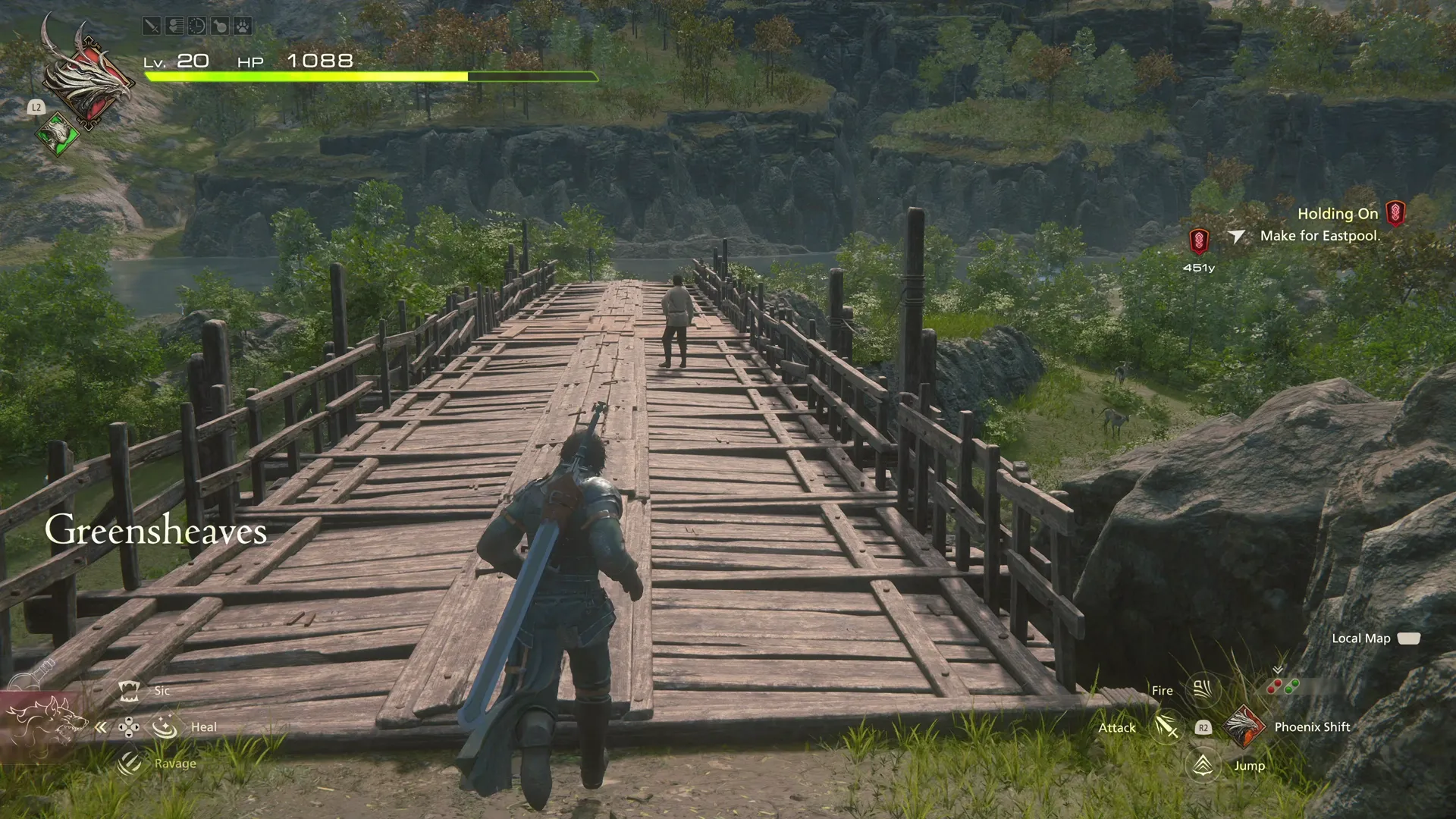This screenshot has width=1456, height=819.
Task: Toggle Torgal's Ravage command
Action: tap(127, 763)
